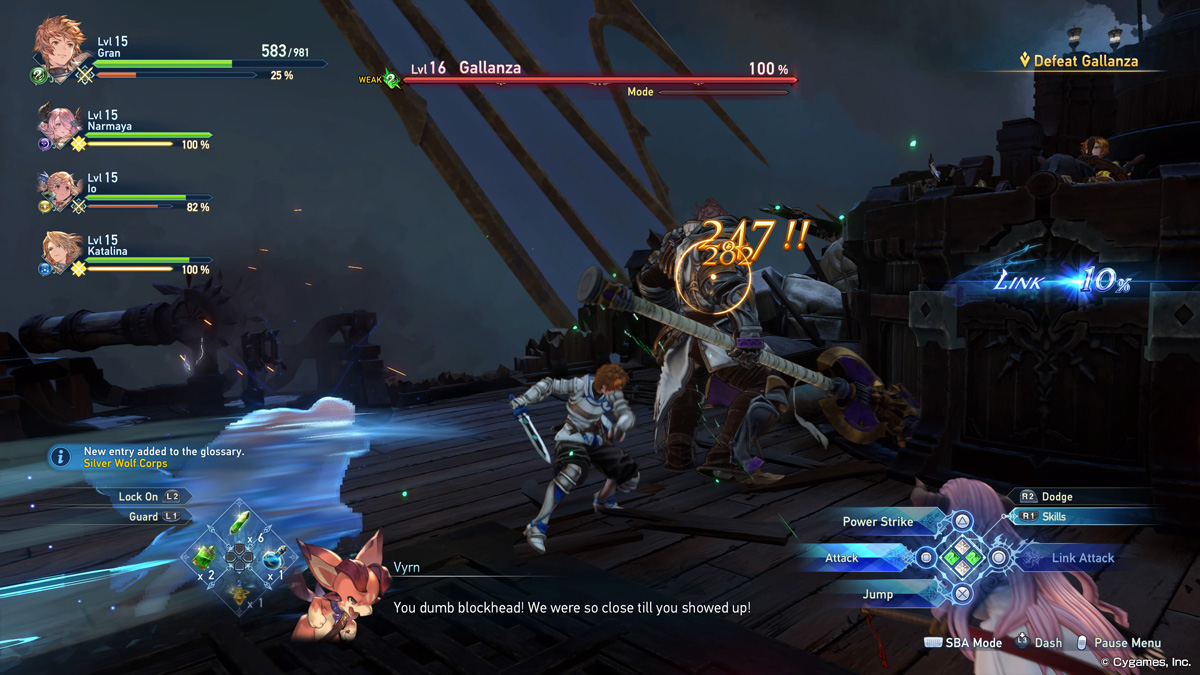Use the green crystal item with six left
This screenshot has width=1200, height=675.
tap(239, 523)
